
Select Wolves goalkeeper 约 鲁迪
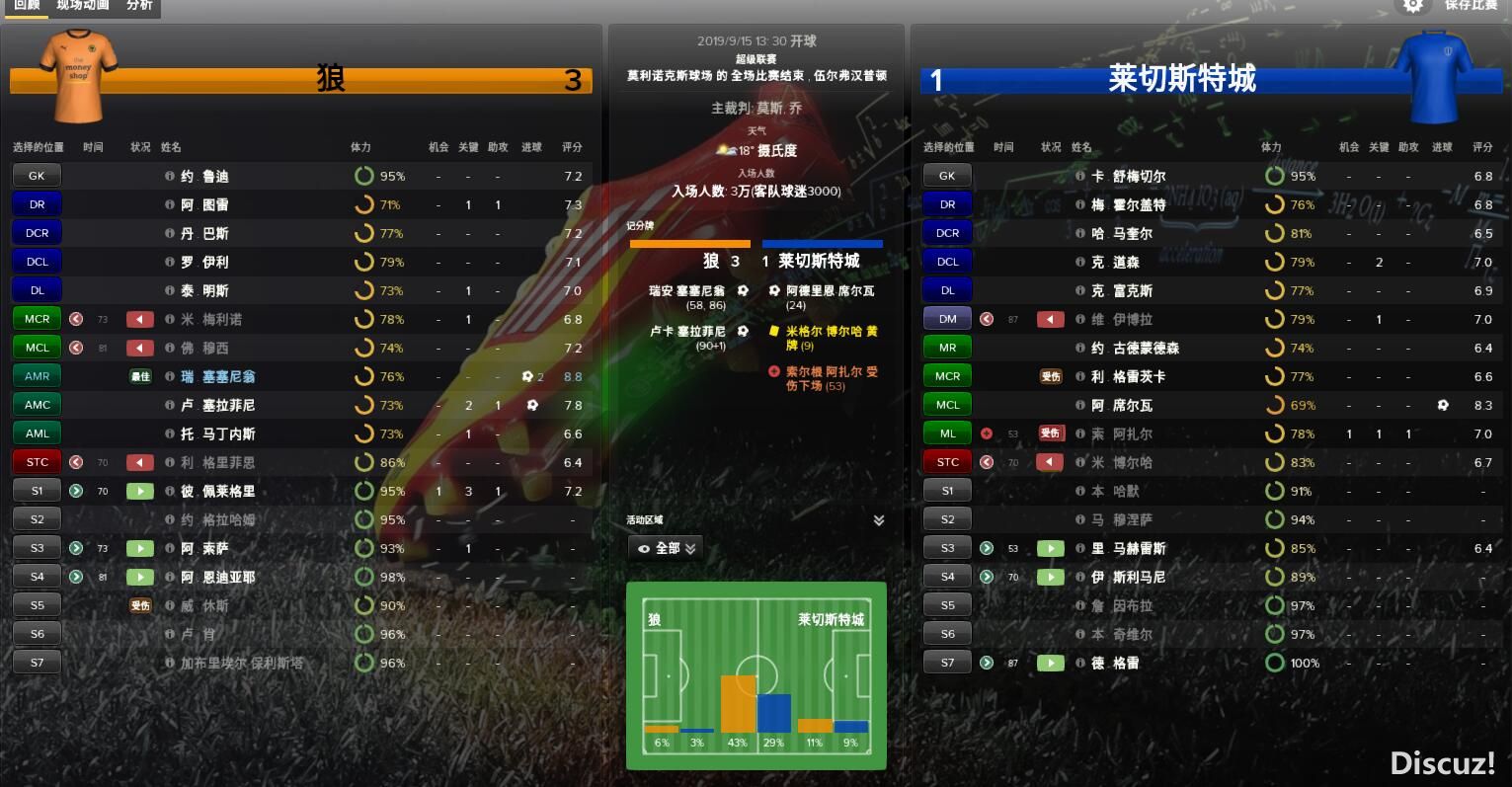pos(204,176)
